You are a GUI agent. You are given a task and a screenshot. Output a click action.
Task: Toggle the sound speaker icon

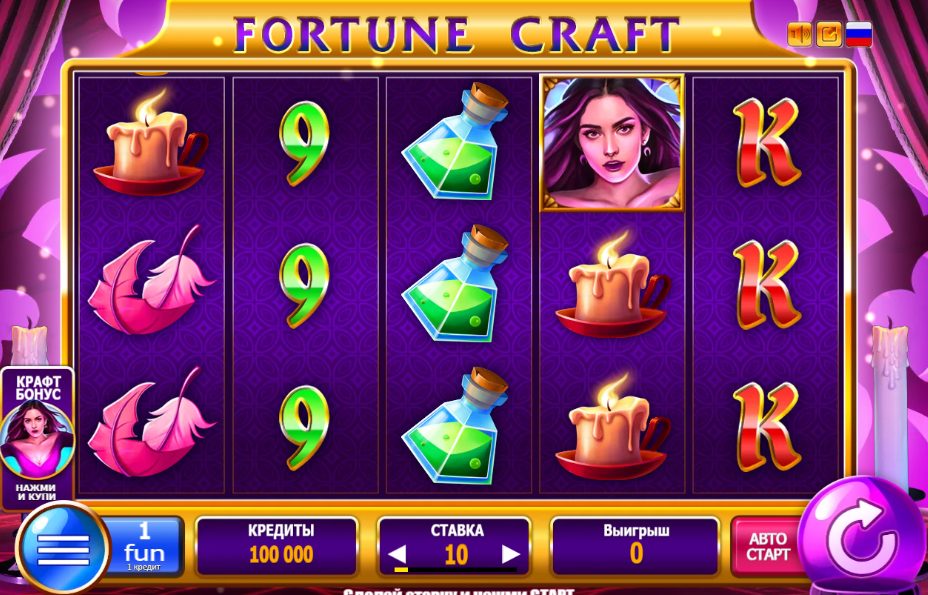click(x=799, y=34)
